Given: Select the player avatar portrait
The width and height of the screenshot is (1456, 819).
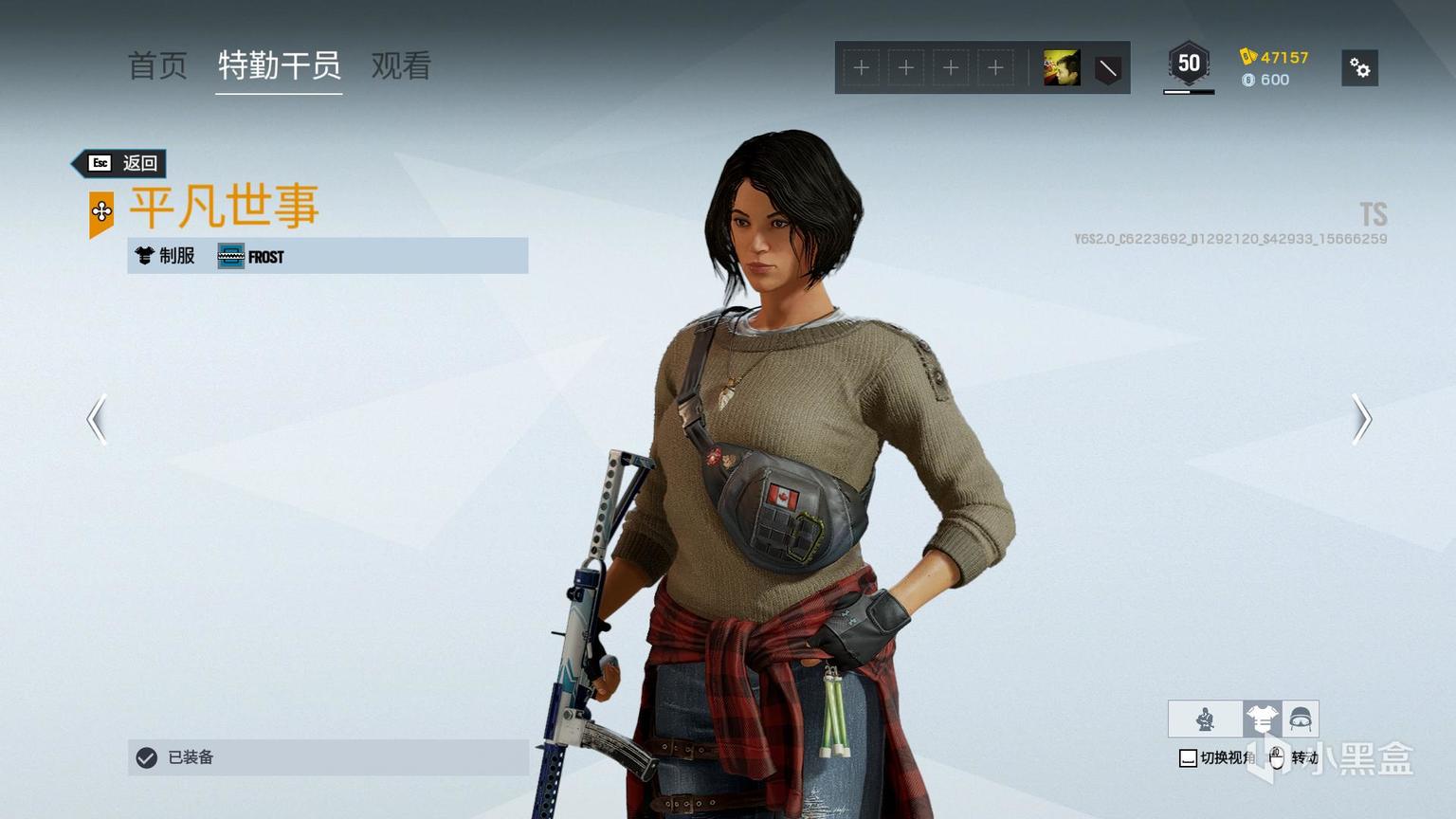Looking at the screenshot, I should coord(1061,68).
